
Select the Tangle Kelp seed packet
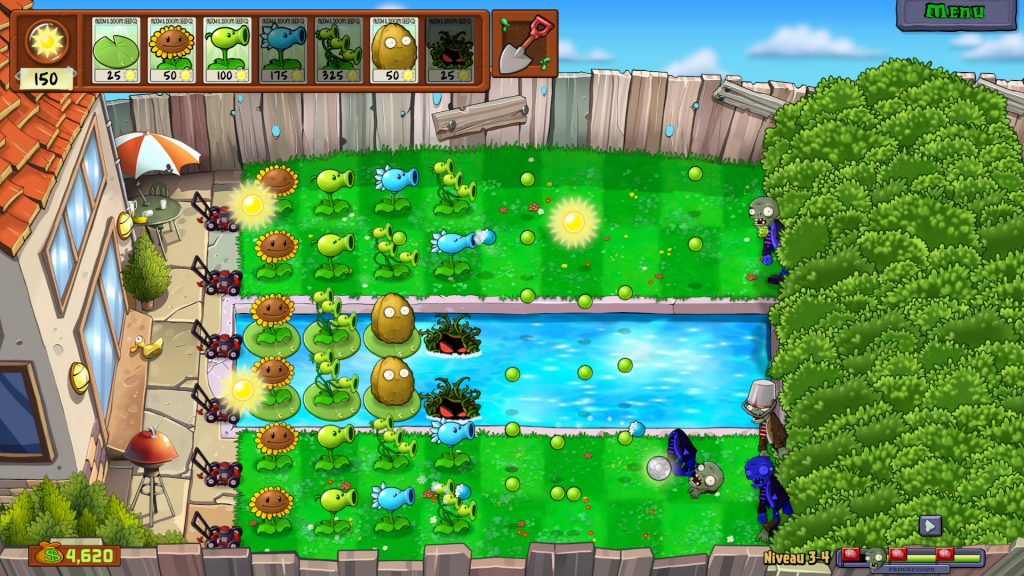pos(450,49)
